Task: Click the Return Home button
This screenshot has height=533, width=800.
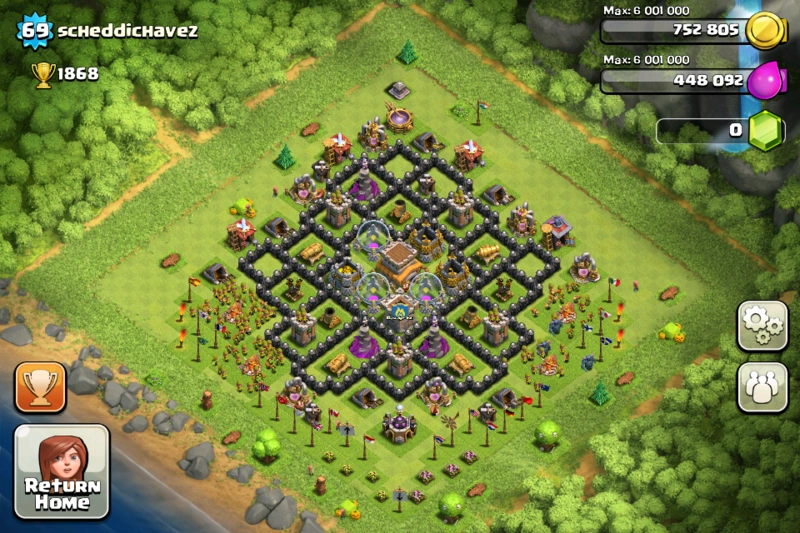Action: click(61, 471)
